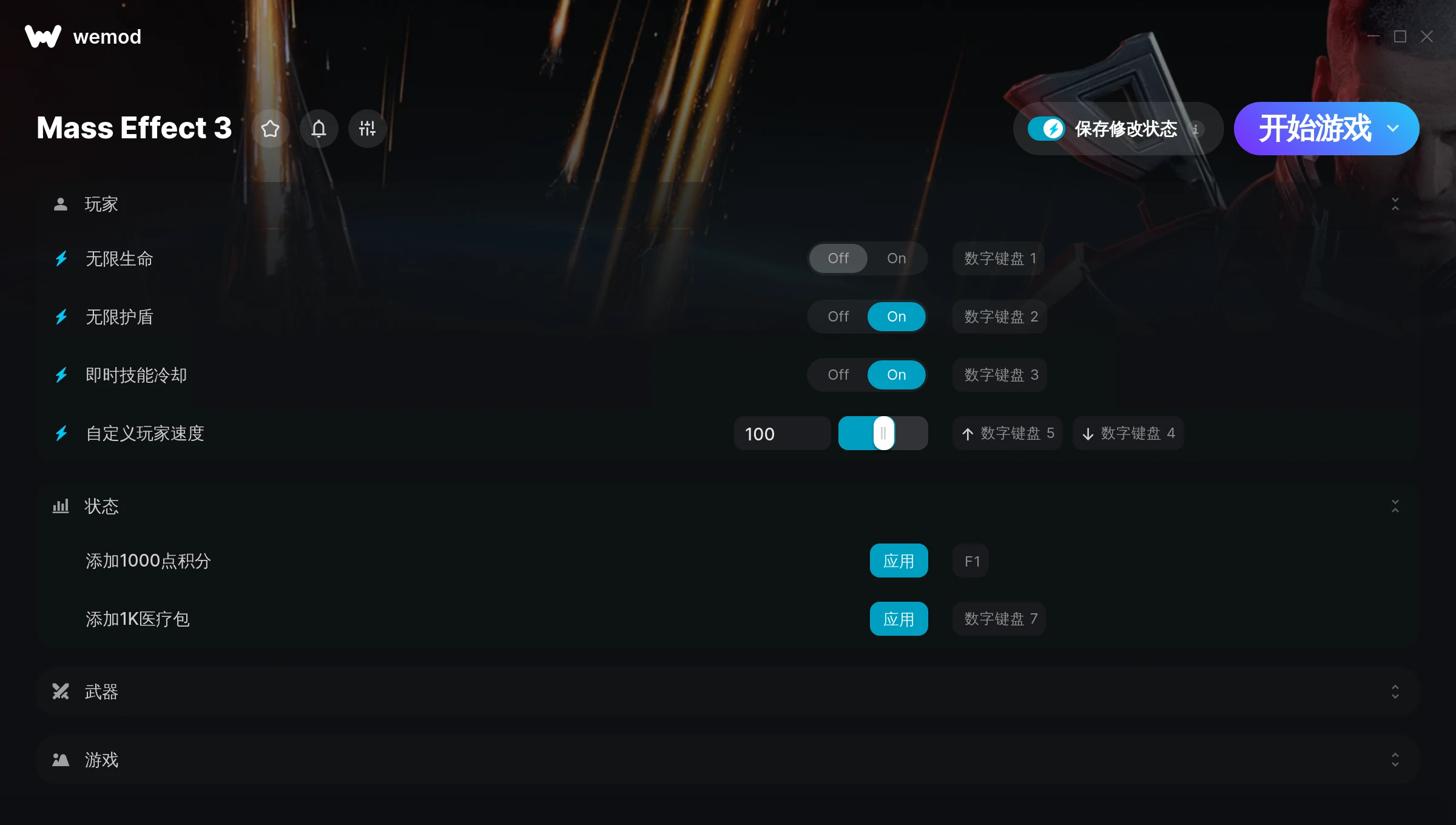Collapse the 状态 stats section
The height and width of the screenshot is (825, 1456).
(1395, 506)
